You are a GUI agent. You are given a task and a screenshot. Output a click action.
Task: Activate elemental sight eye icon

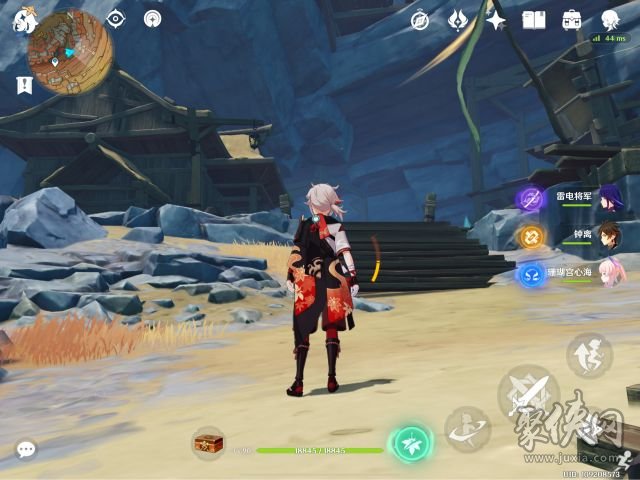tap(116, 18)
